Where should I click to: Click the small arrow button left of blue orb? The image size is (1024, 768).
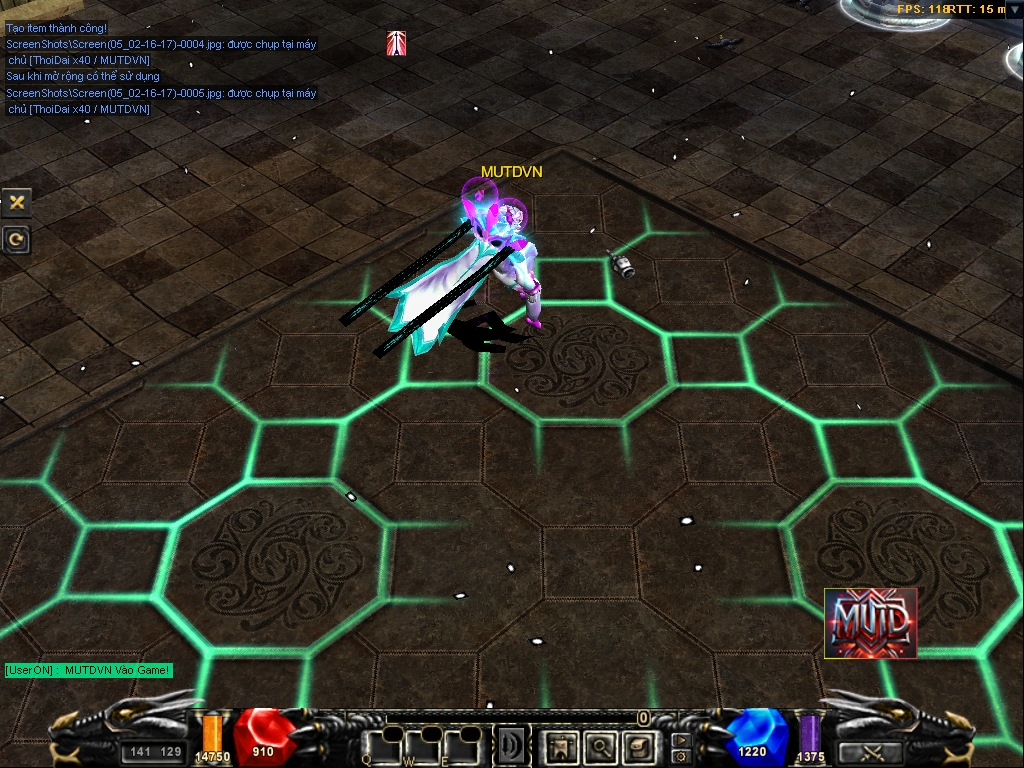point(680,741)
